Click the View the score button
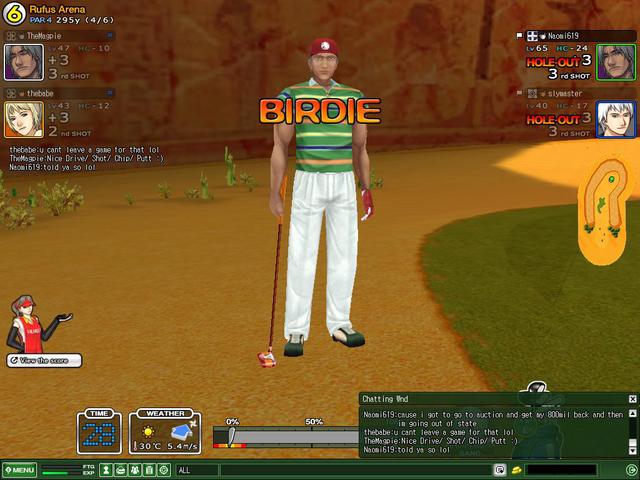Image resolution: width=640 pixels, height=480 pixels. 44,360
